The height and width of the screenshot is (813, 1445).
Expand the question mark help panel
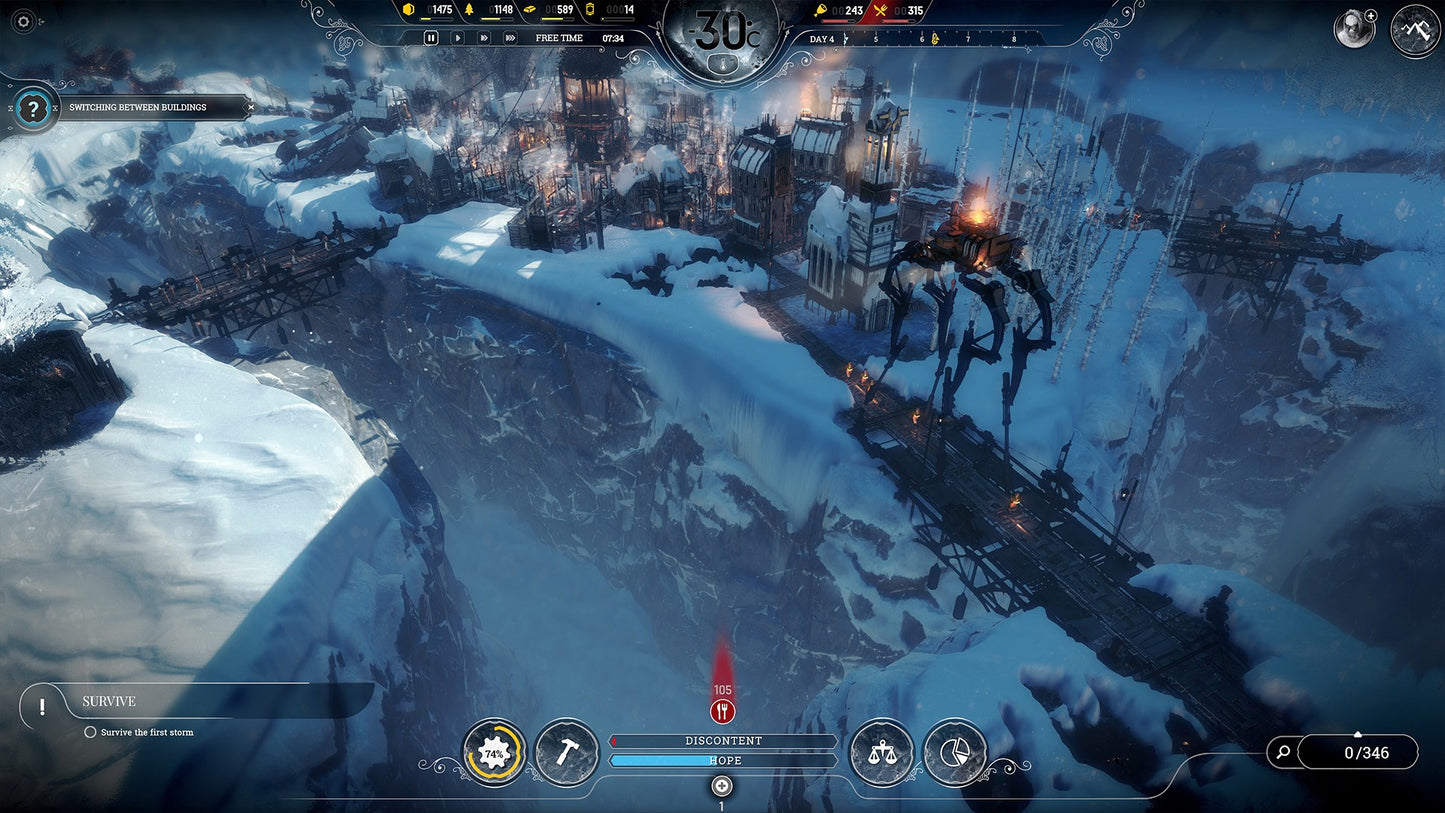[35, 107]
